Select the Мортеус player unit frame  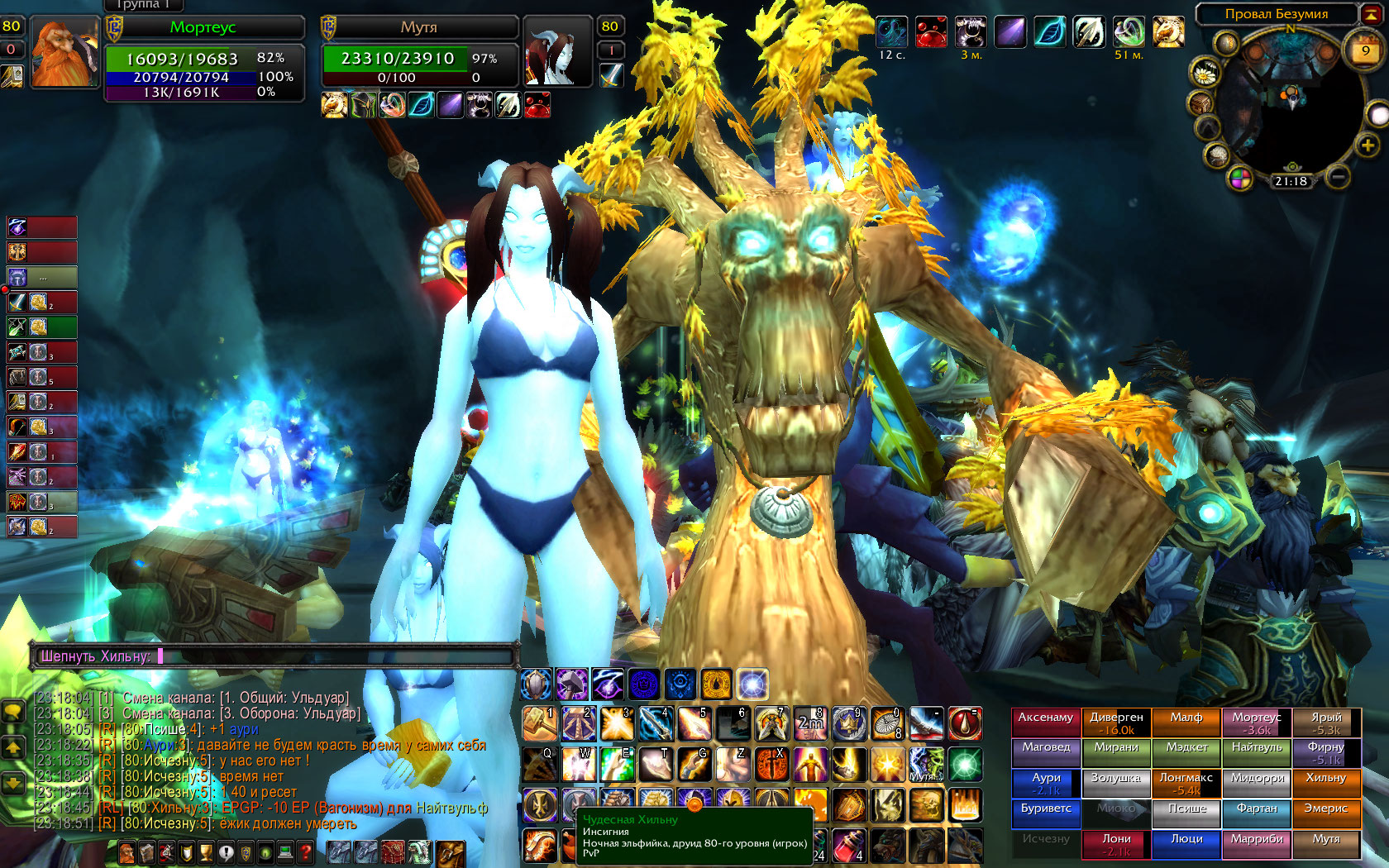pos(203,60)
